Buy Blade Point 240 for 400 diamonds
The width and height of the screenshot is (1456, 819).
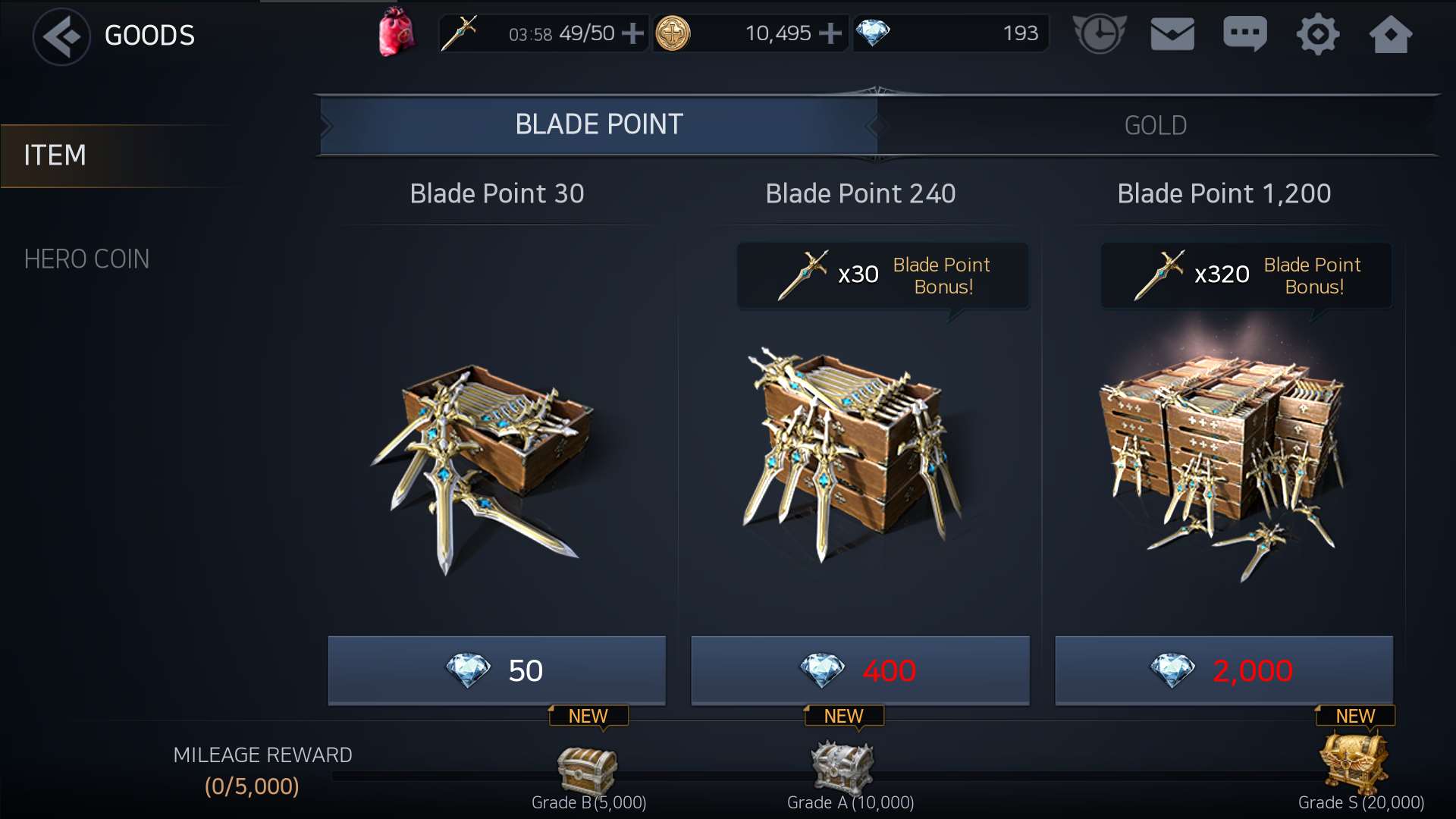coord(860,670)
